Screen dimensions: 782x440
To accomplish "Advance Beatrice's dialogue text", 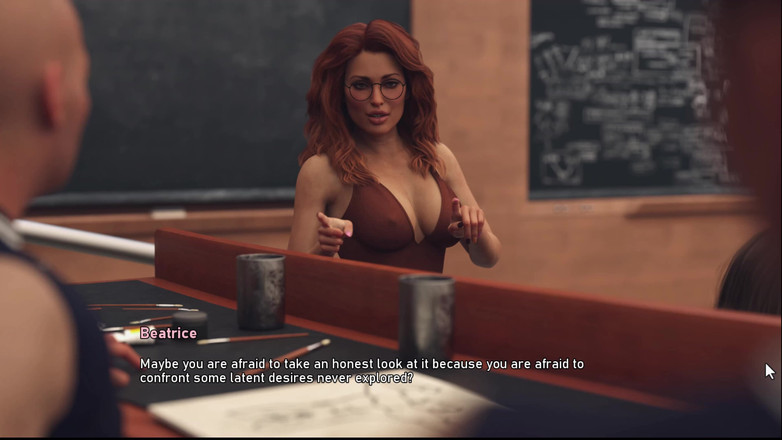I will [362, 371].
